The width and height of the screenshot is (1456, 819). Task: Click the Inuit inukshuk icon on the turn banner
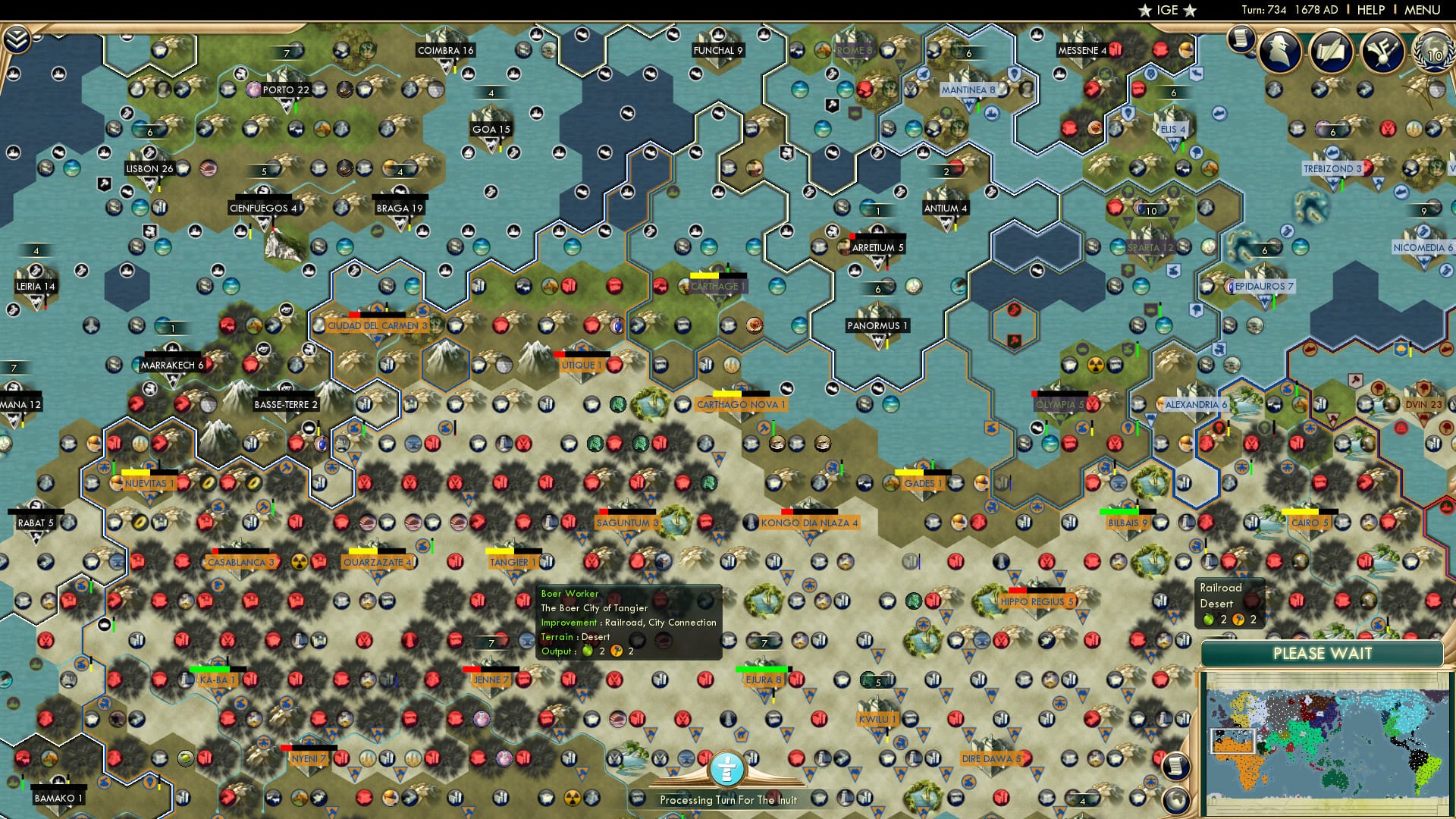click(727, 769)
